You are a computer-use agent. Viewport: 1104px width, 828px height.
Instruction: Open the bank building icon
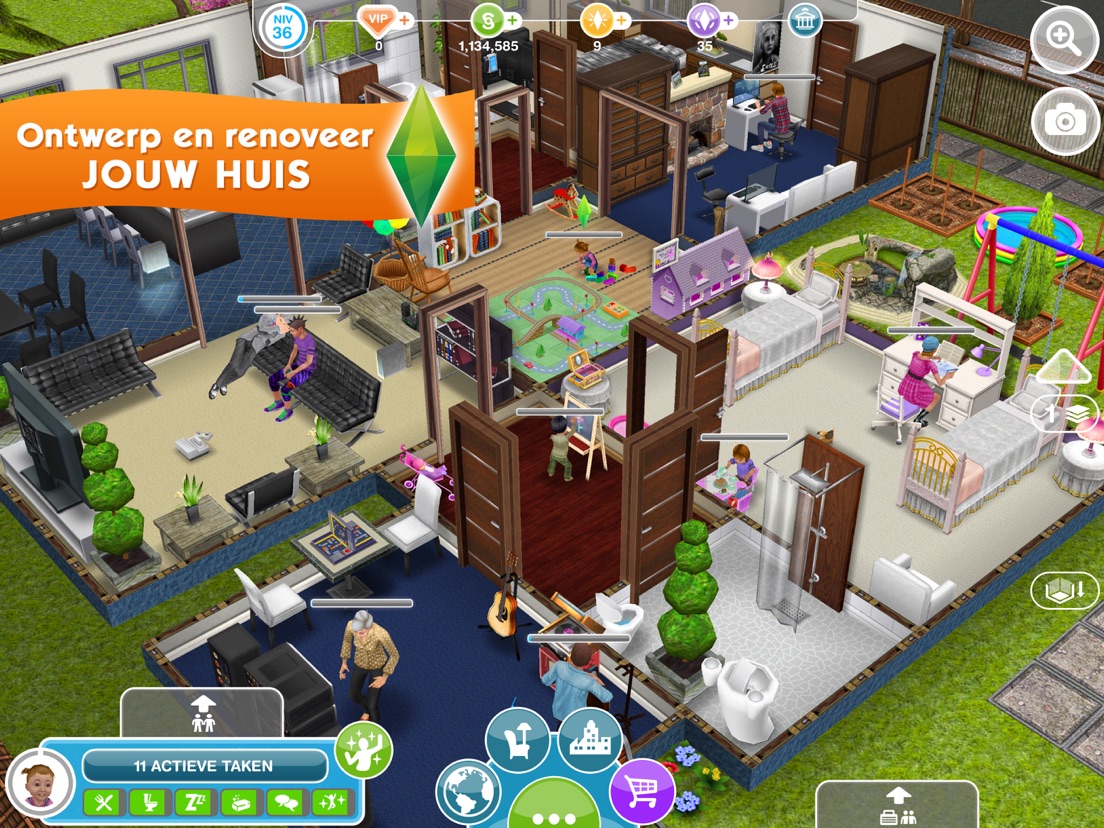tap(804, 20)
